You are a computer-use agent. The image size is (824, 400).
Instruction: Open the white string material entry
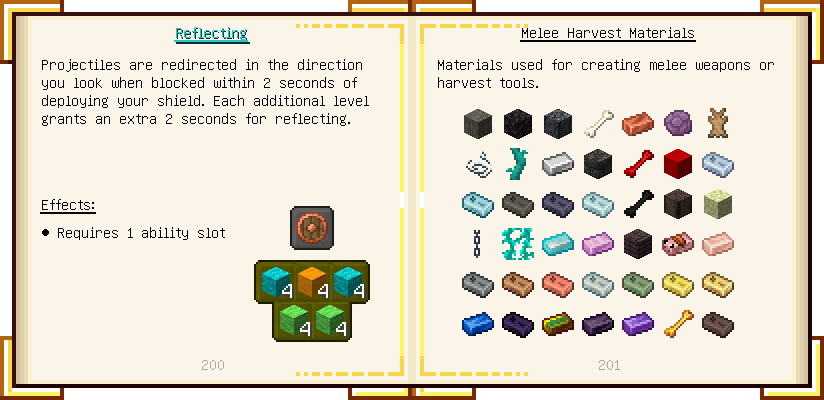tap(478, 164)
